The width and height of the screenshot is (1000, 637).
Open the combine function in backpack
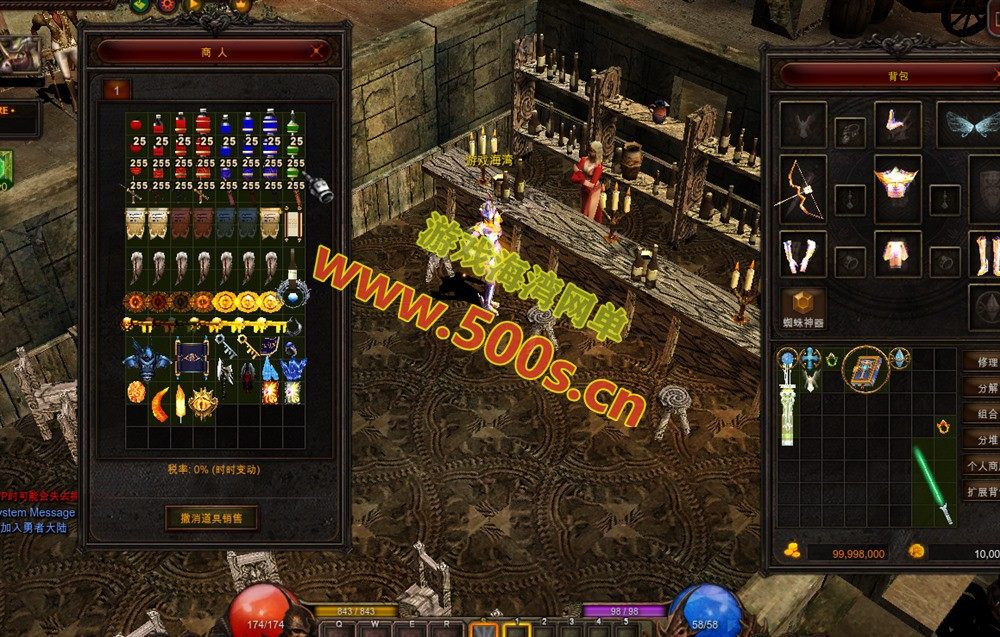click(984, 413)
